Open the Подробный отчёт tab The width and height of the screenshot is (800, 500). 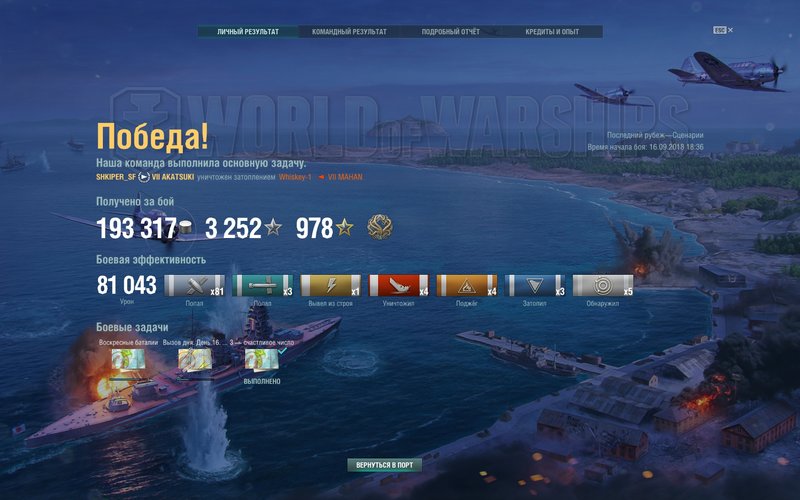450,32
